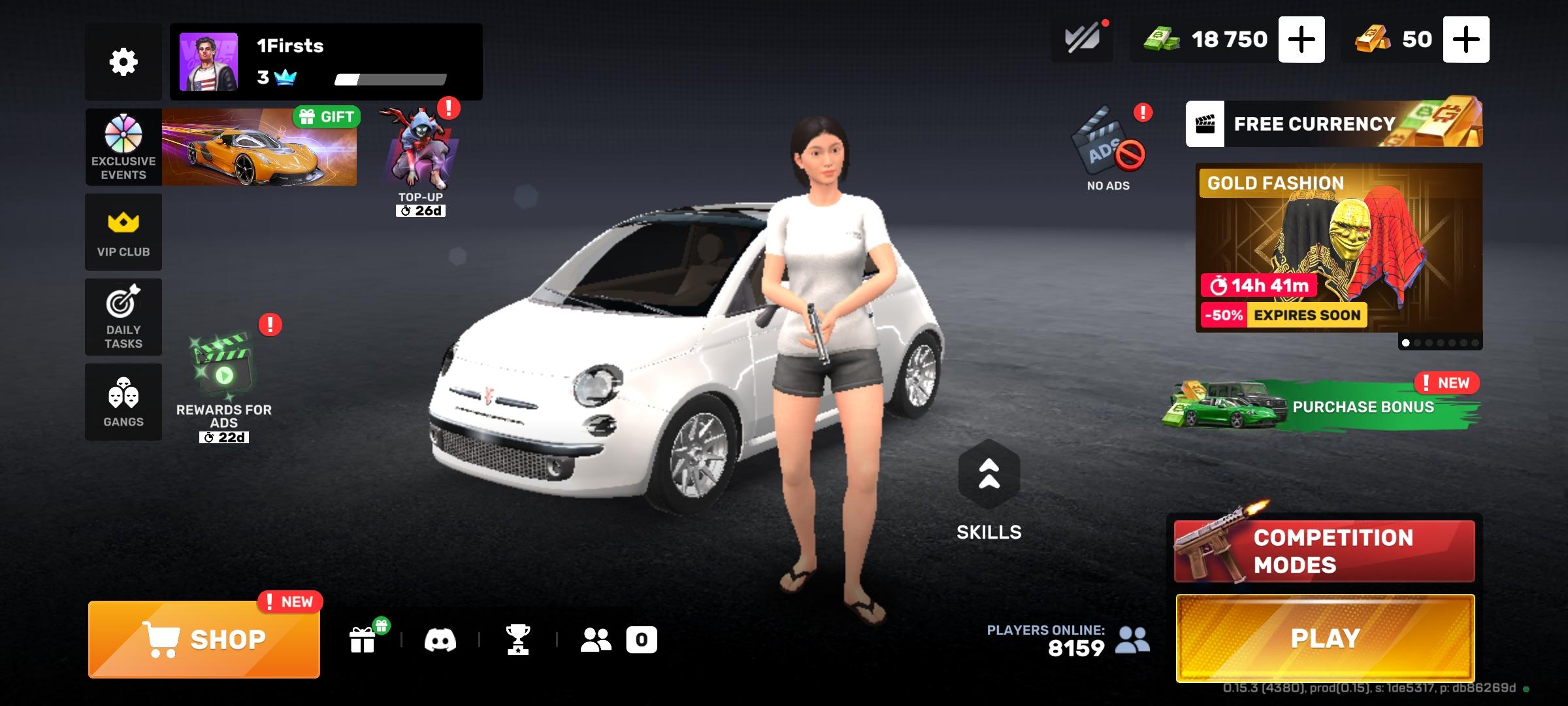
Task: Open the friends list icon
Action: (x=596, y=639)
